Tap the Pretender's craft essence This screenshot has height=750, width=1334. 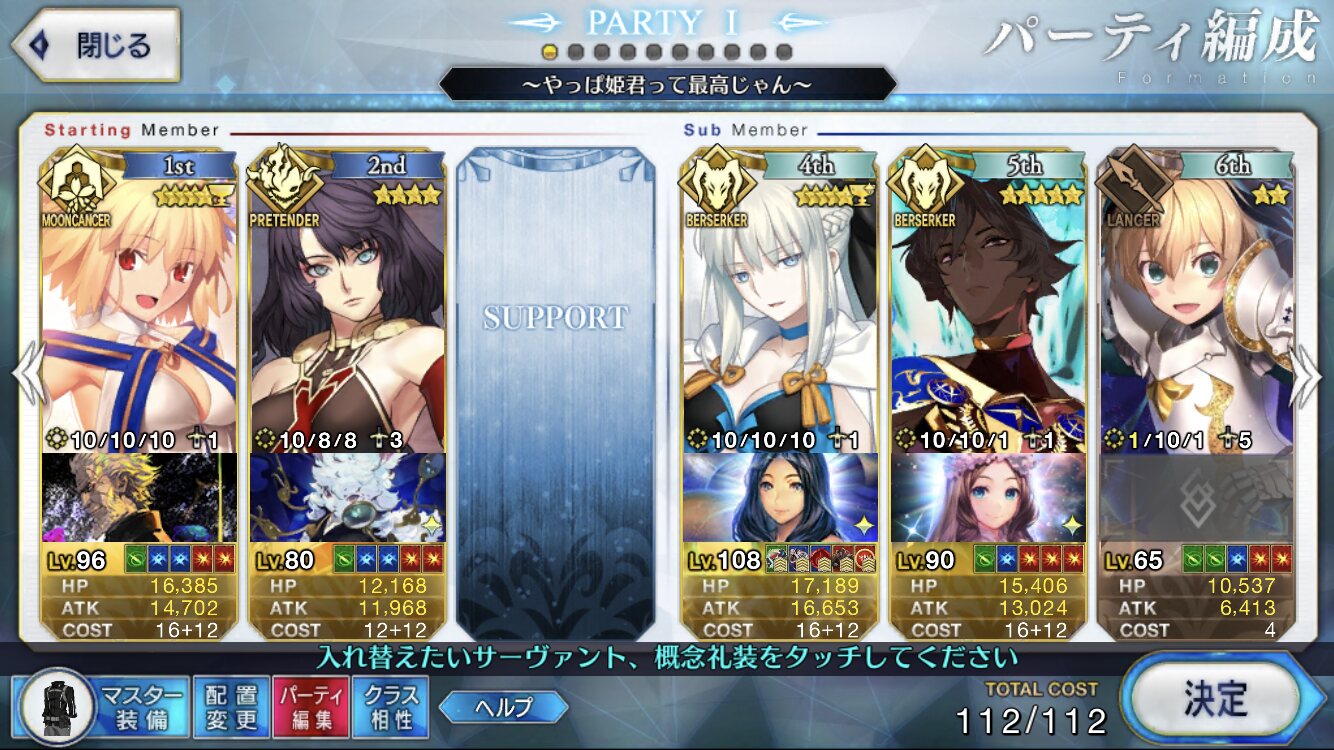(x=347, y=497)
